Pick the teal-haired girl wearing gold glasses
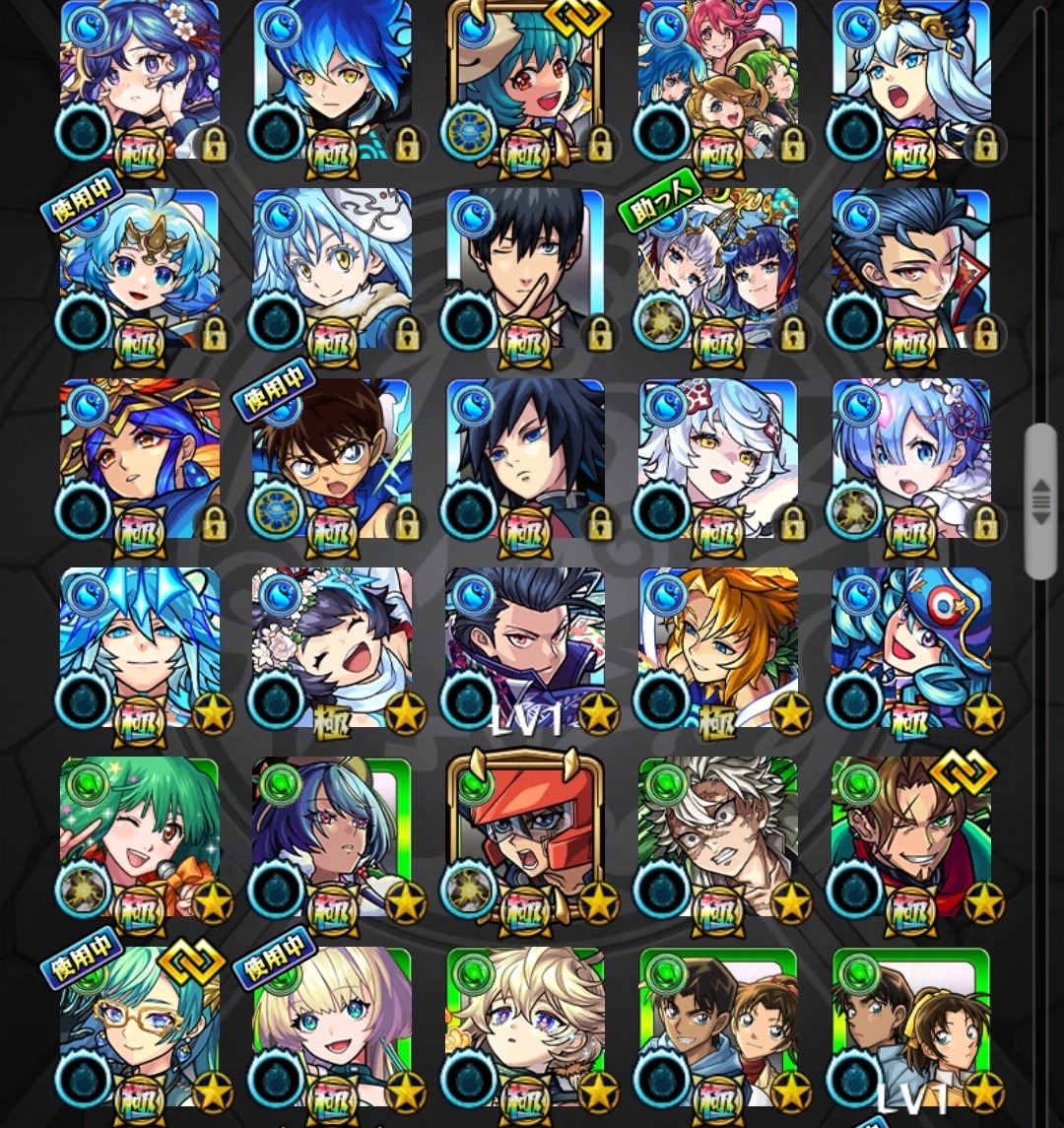1064x1128 pixels. point(139,1028)
